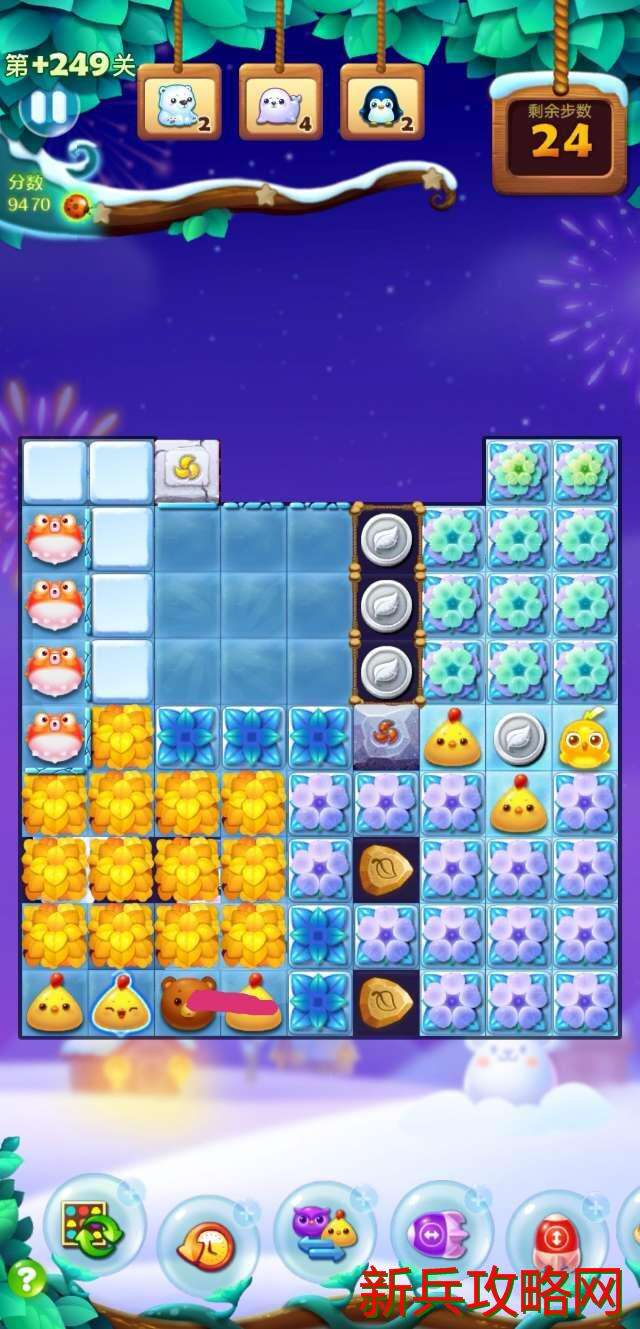This screenshot has width=640, height=1329.
Task: Use the clock rewind booster
Action: coord(208,1245)
